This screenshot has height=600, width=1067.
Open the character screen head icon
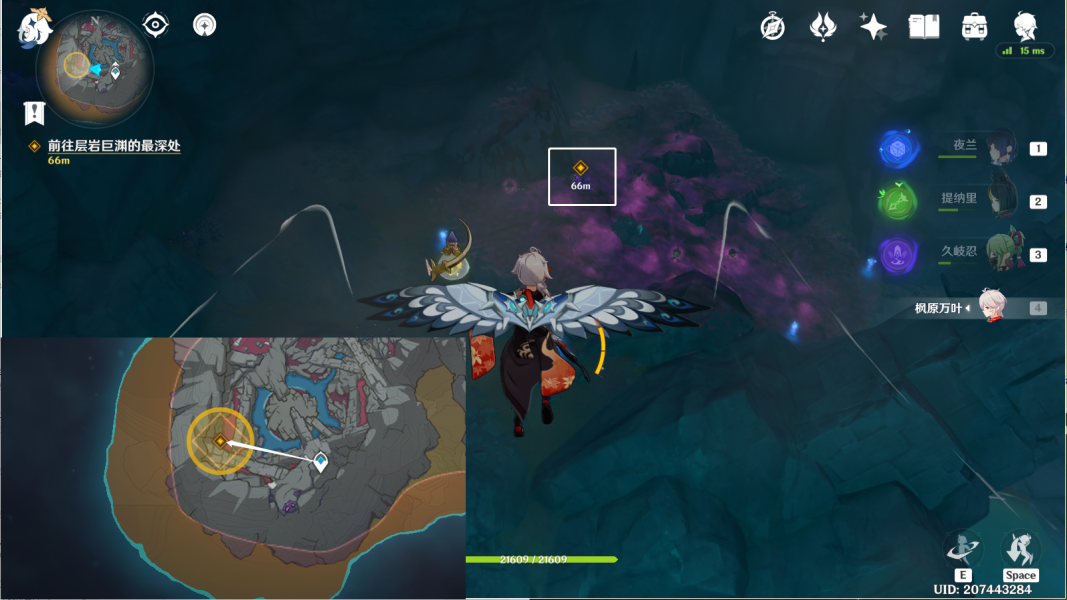click(x=1025, y=27)
